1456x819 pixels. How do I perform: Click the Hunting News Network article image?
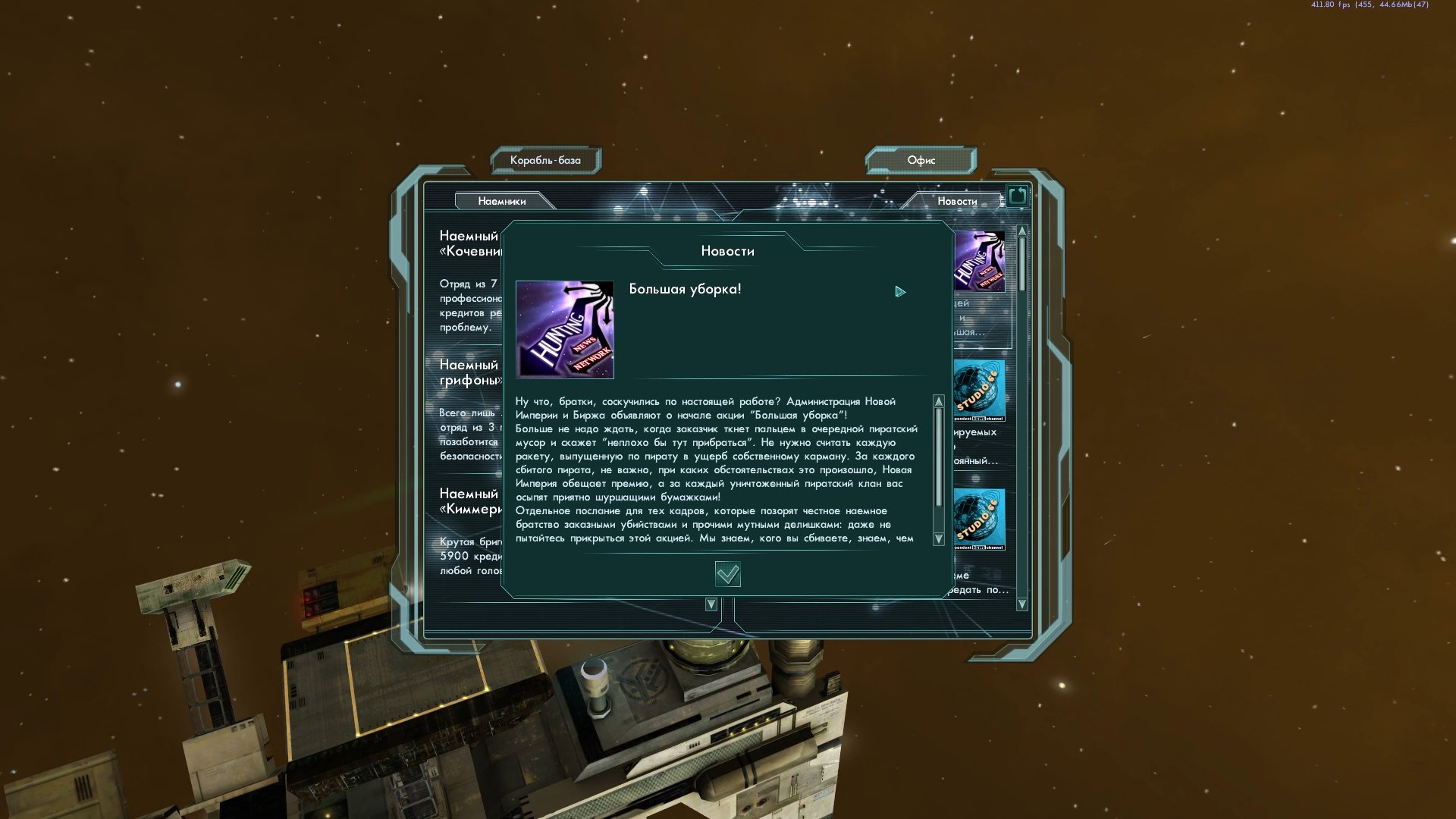coord(565,330)
